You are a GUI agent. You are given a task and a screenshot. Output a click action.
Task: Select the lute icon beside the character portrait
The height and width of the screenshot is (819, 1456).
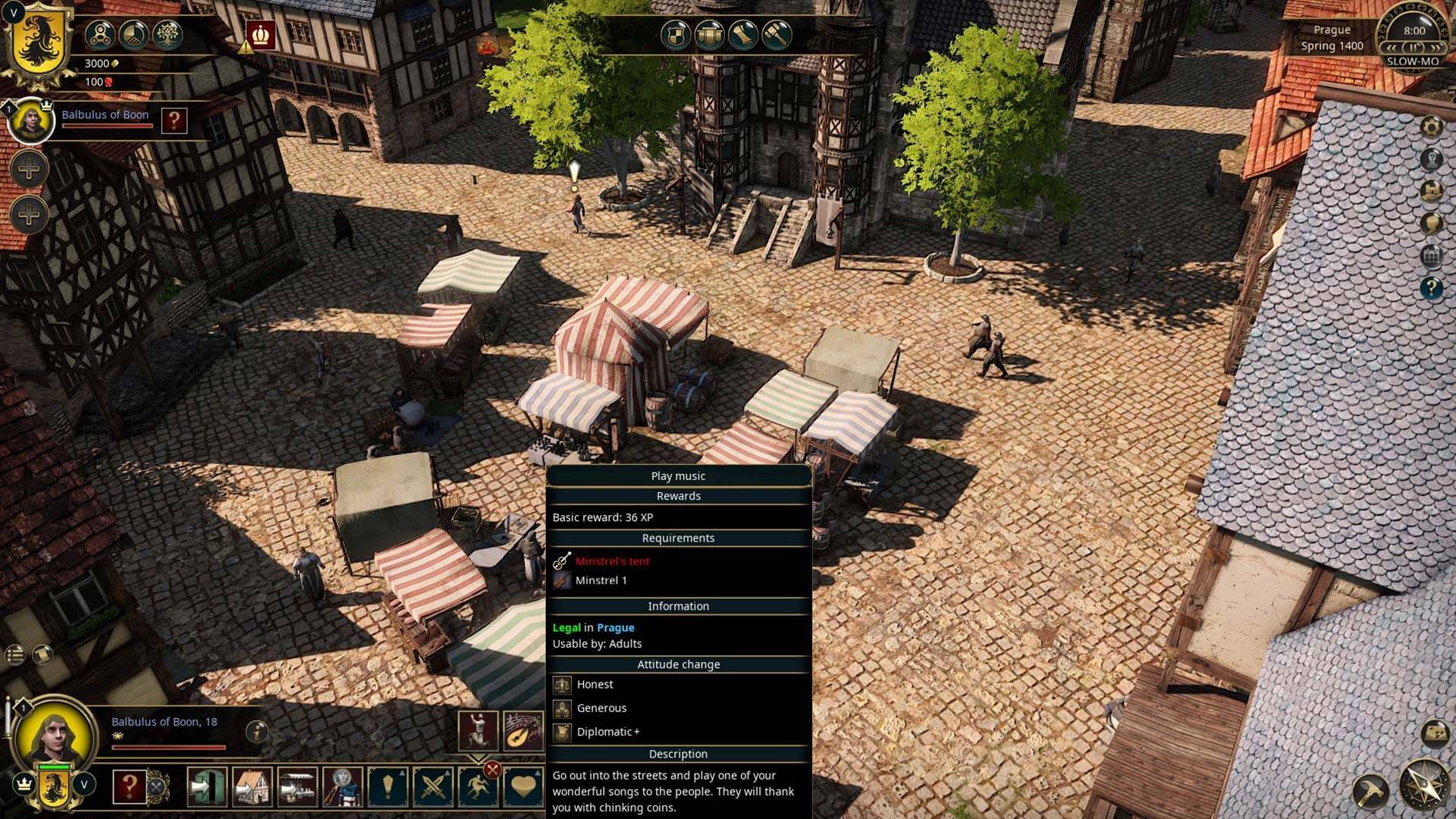pos(522,730)
